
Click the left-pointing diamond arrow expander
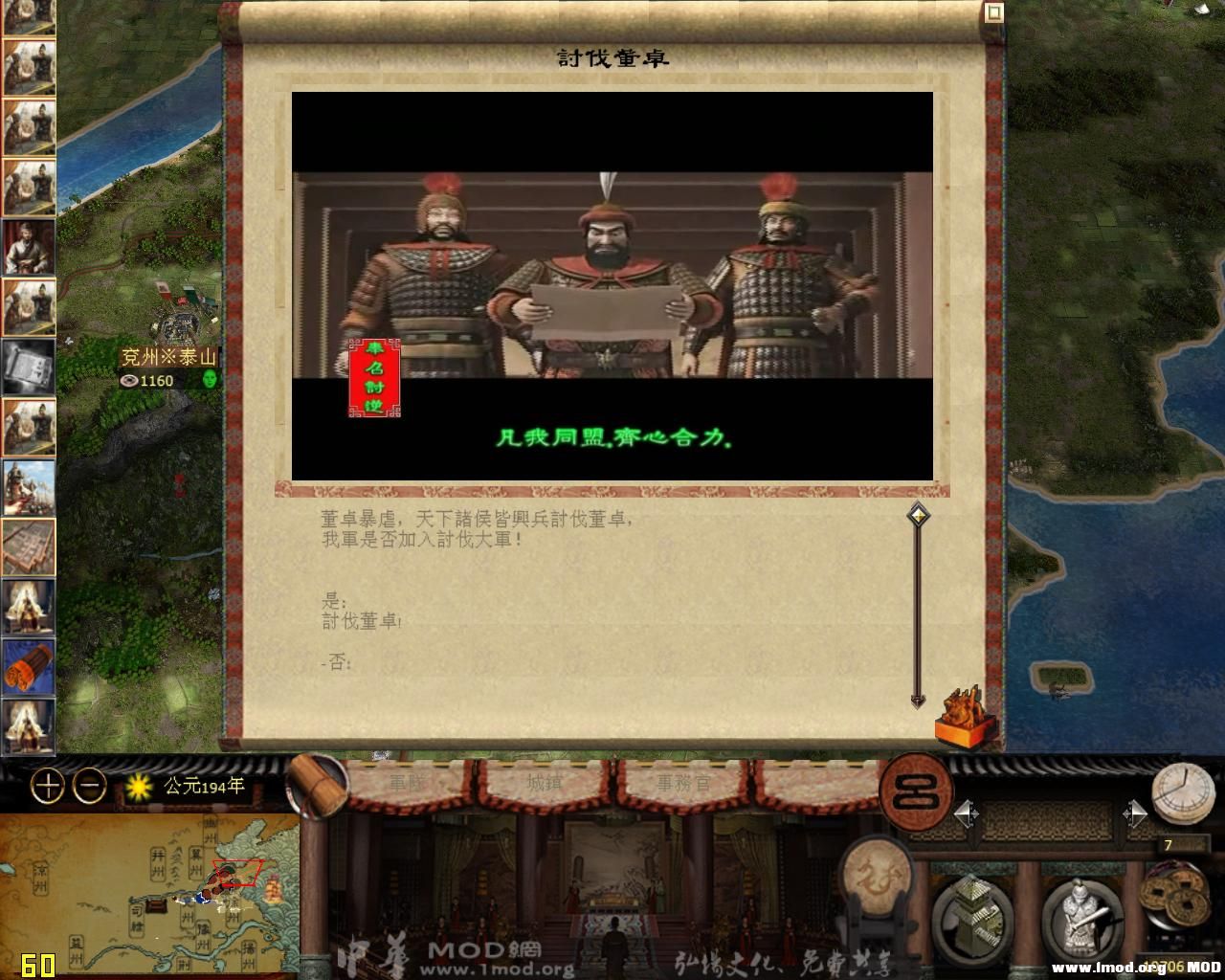(x=962, y=814)
